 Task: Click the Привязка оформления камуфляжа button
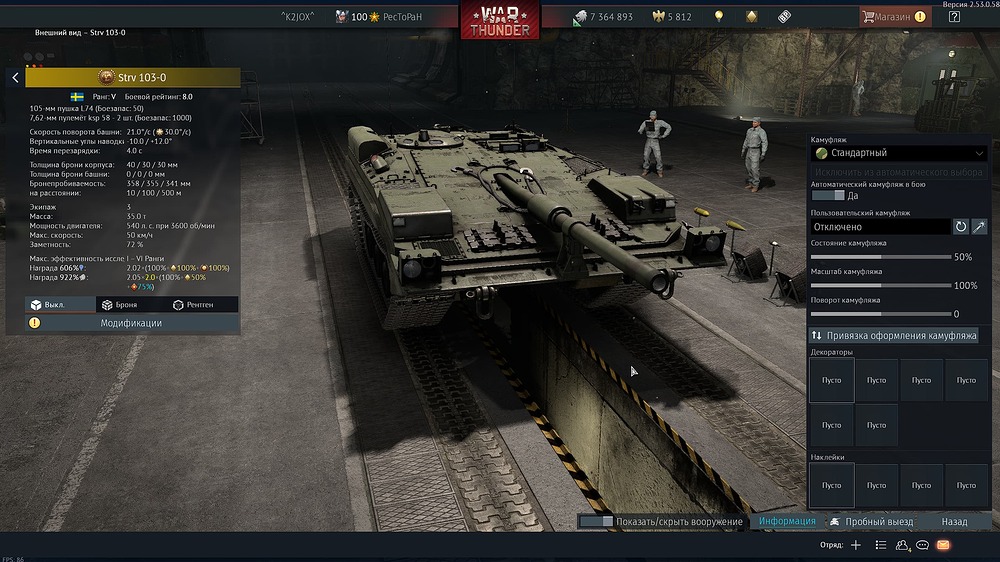tap(898, 335)
